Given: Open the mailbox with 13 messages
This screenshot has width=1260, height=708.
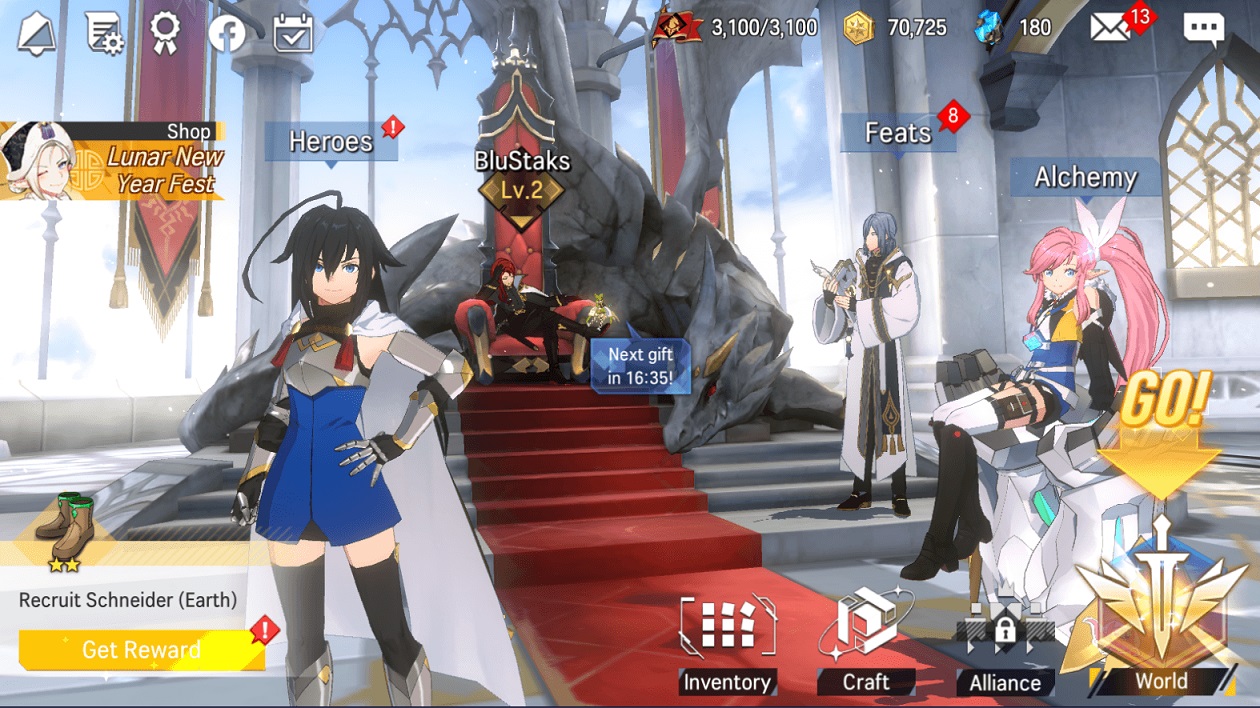Looking at the screenshot, I should (x=1110, y=28).
